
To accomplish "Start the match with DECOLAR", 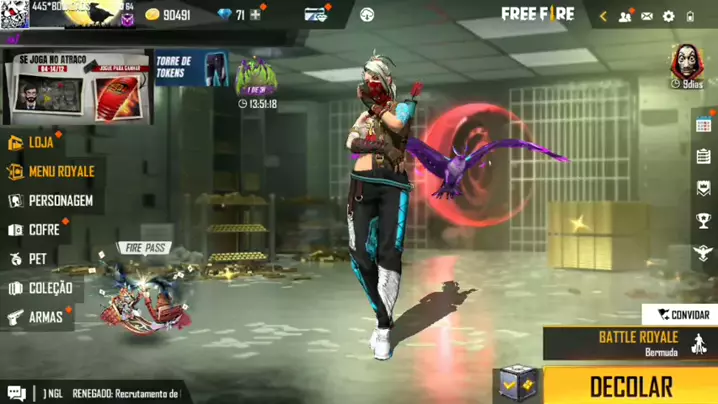I will pos(631,386).
